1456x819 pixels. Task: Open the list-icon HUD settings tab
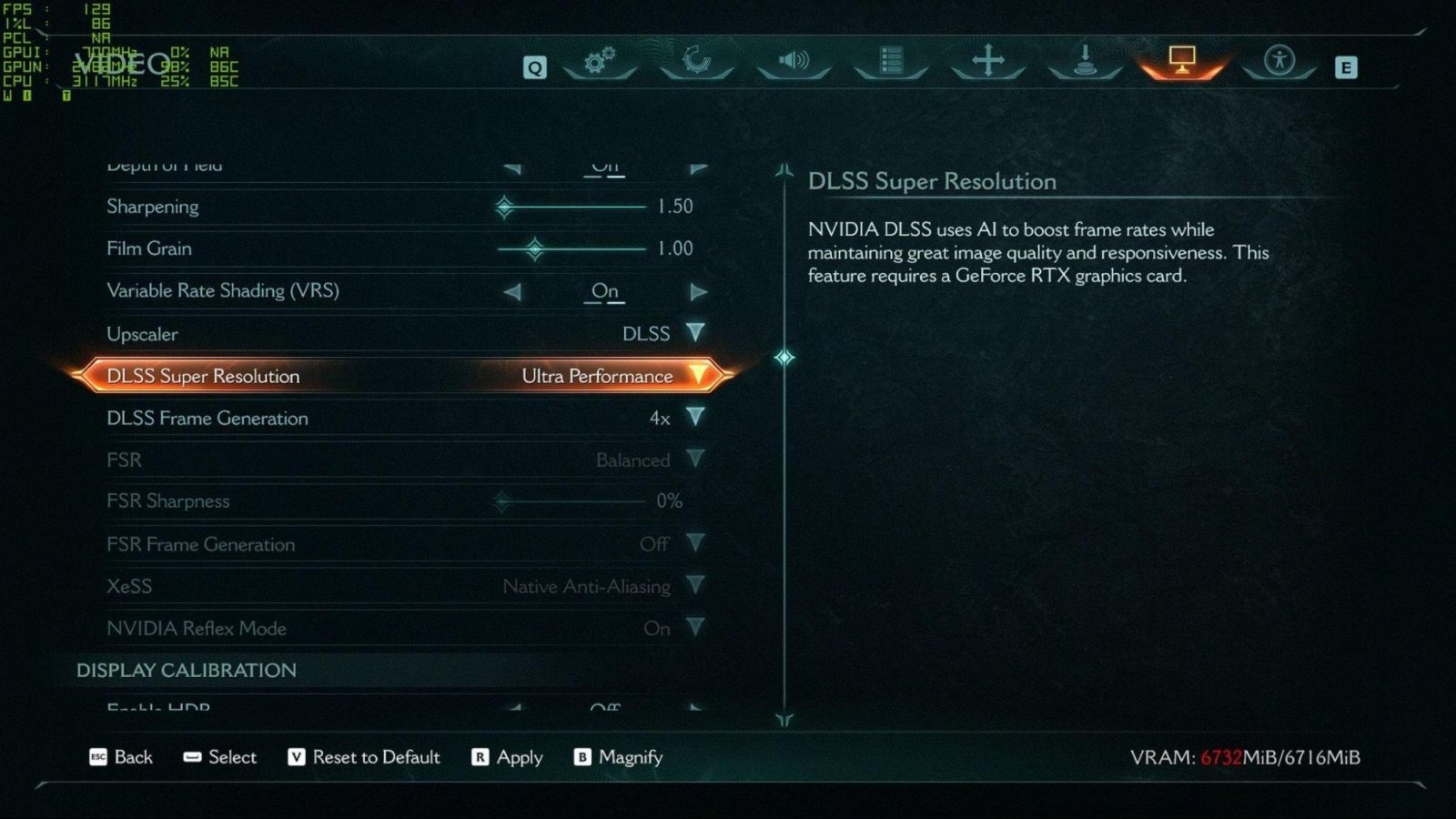tap(891, 61)
